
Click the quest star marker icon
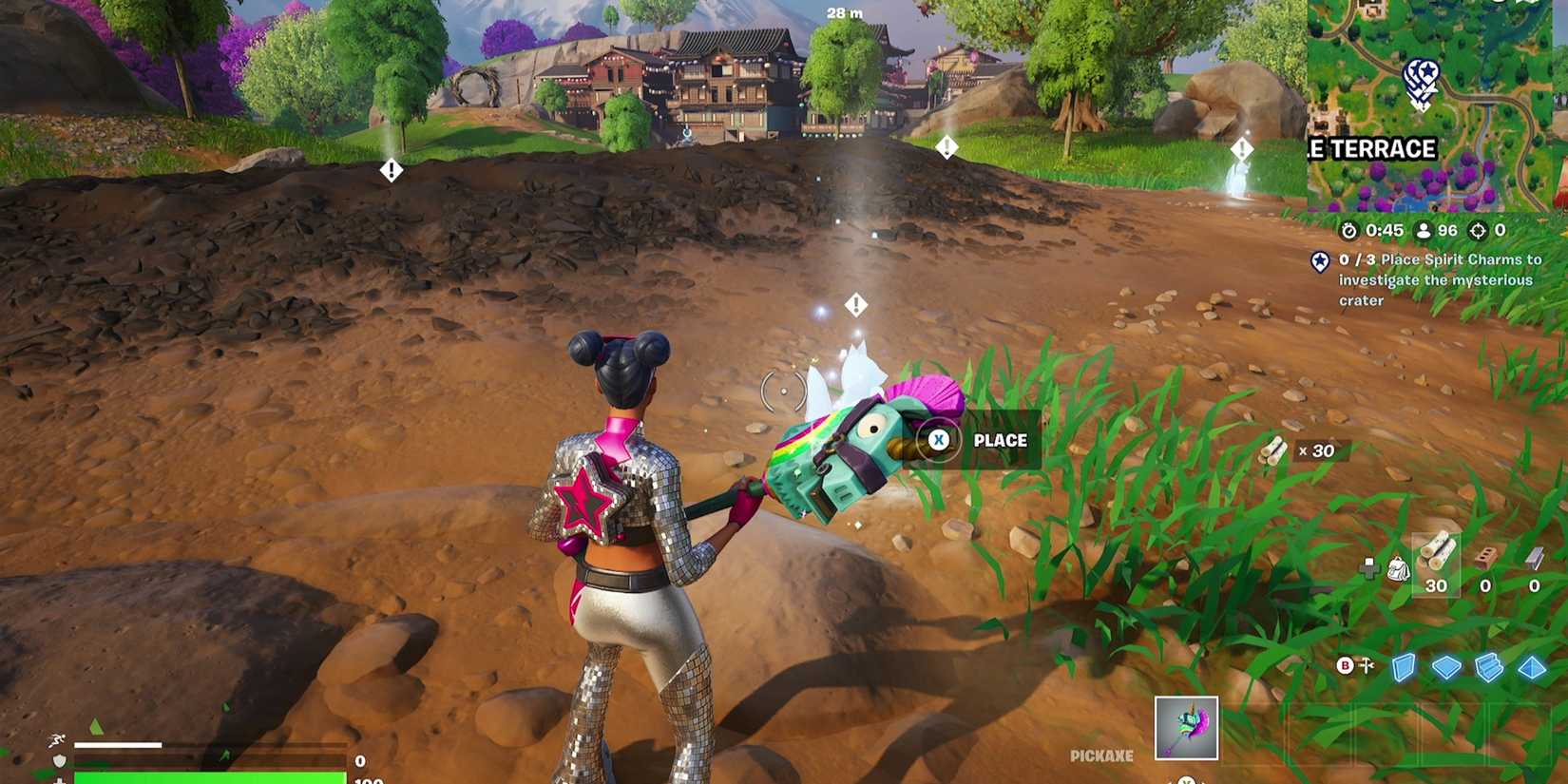click(1320, 262)
